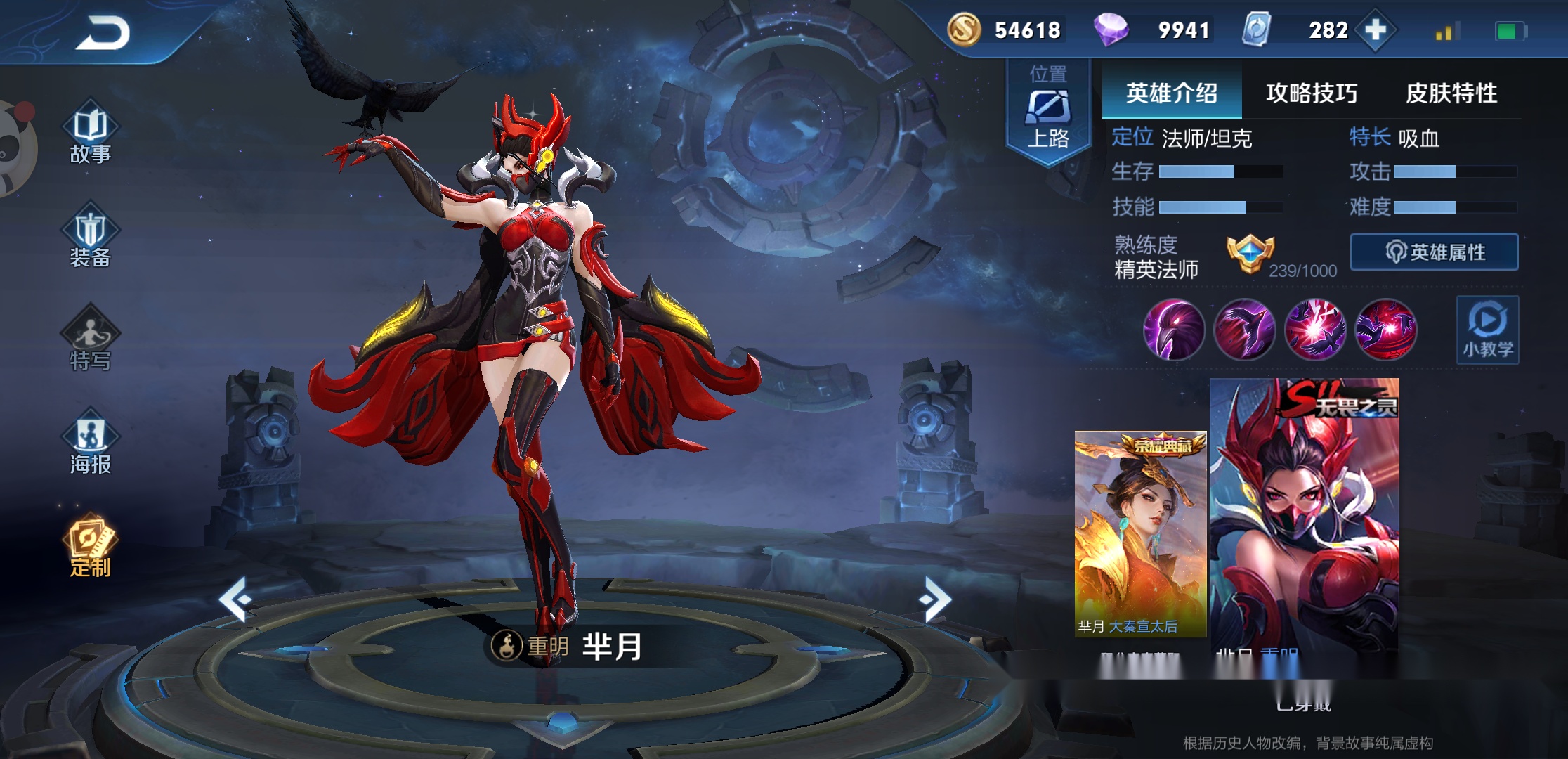Choose the 大秦宣太后 skin thumbnail

[1140, 534]
